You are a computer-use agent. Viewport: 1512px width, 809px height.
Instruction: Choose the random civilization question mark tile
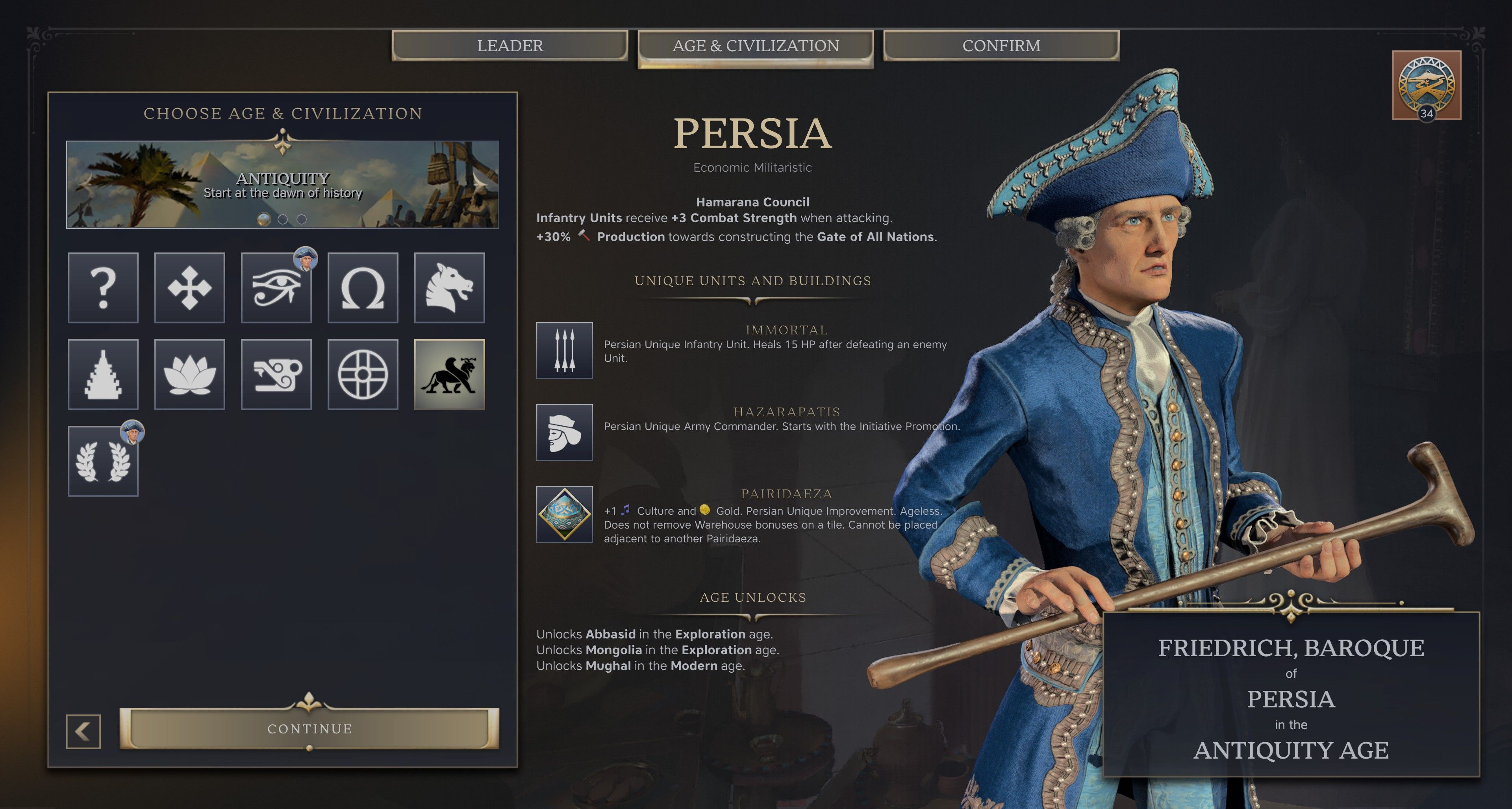tap(103, 288)
